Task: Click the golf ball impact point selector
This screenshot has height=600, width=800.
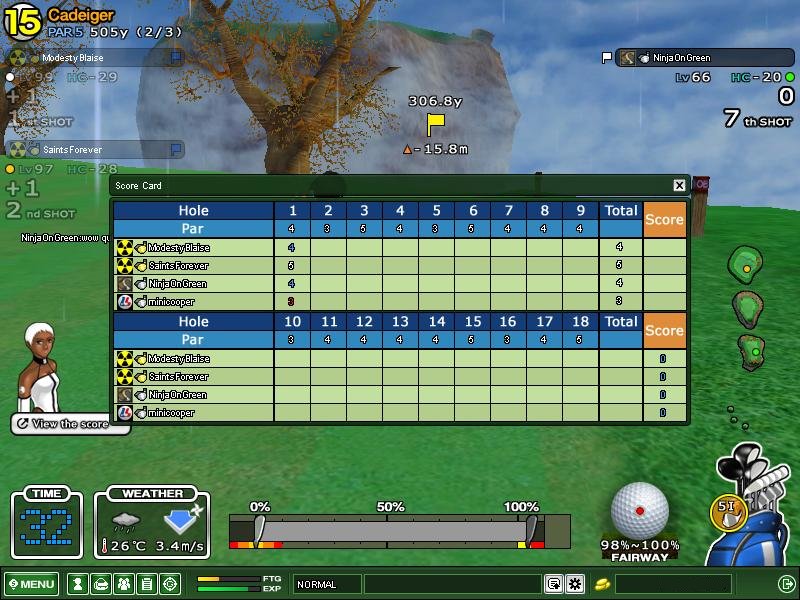Action: (x=640, y=510)
